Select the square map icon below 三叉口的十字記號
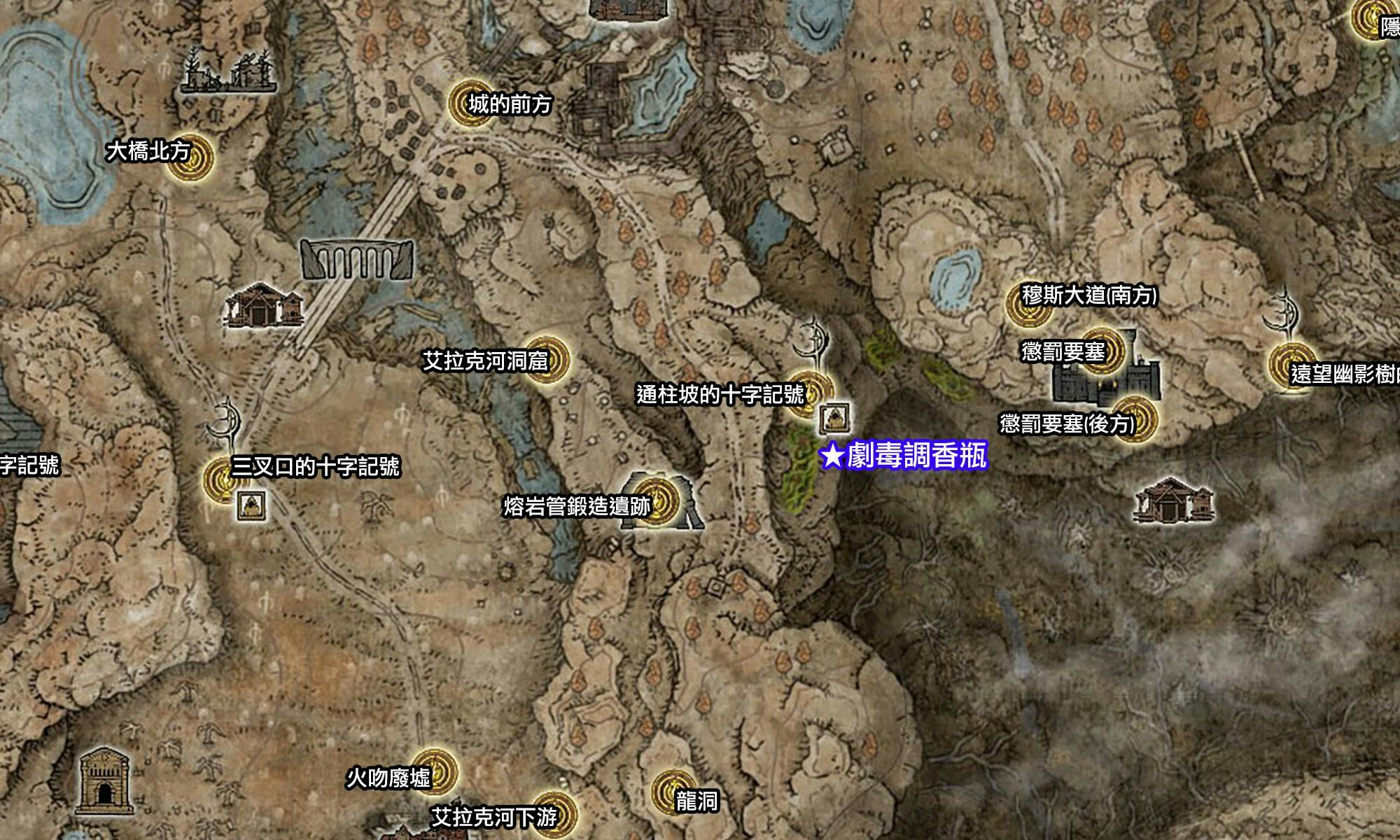 point(251,505)
